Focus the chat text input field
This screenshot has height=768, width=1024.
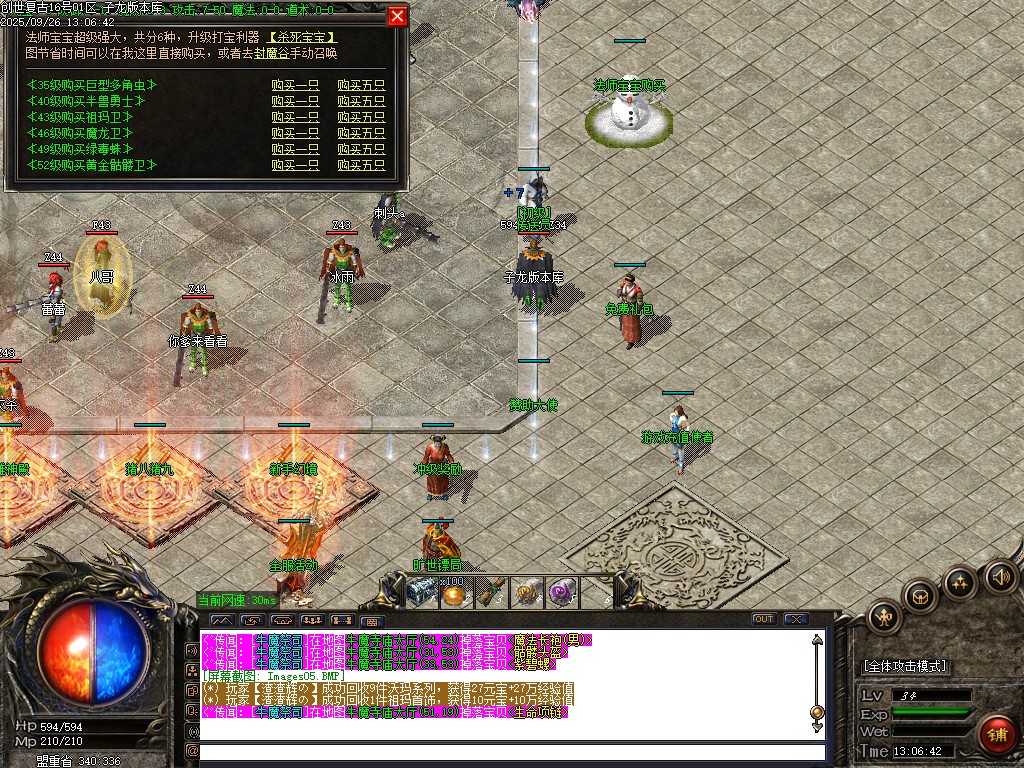[510, 751]
